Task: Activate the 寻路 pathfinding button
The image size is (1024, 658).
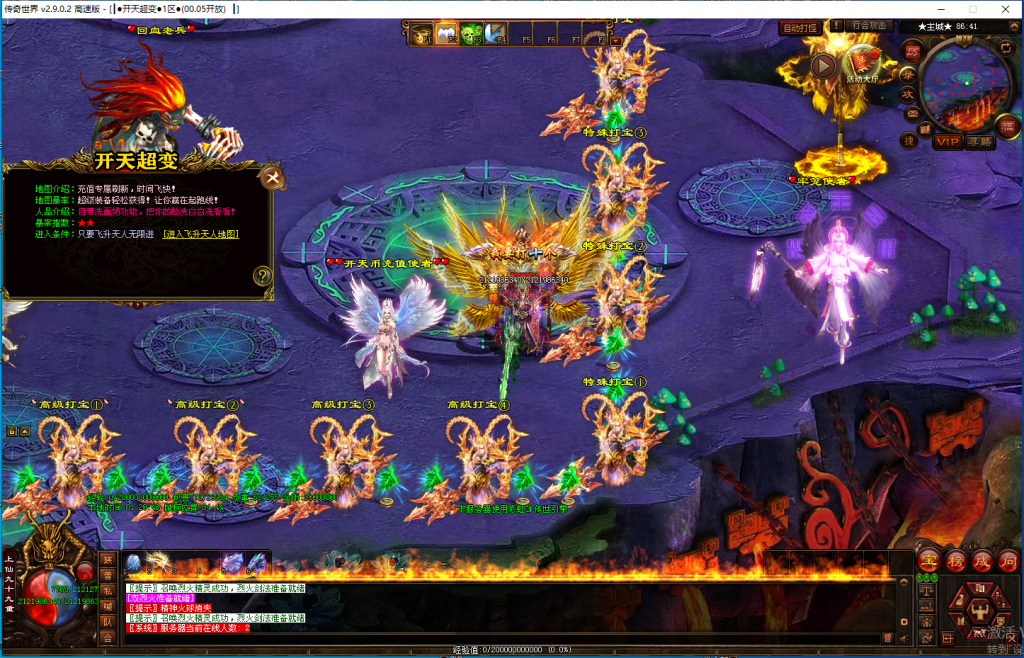Action: point(980,142)
